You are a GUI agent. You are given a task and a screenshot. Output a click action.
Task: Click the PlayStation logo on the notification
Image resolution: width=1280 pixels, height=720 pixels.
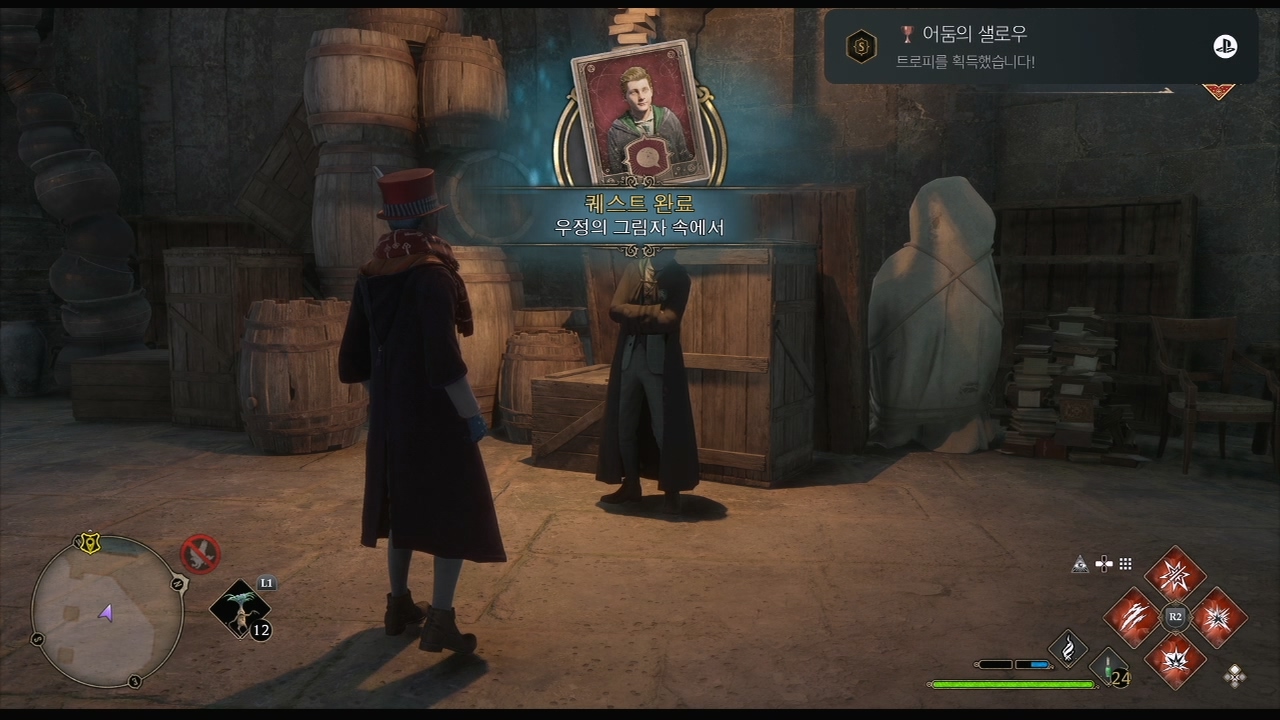point(1225,46)
